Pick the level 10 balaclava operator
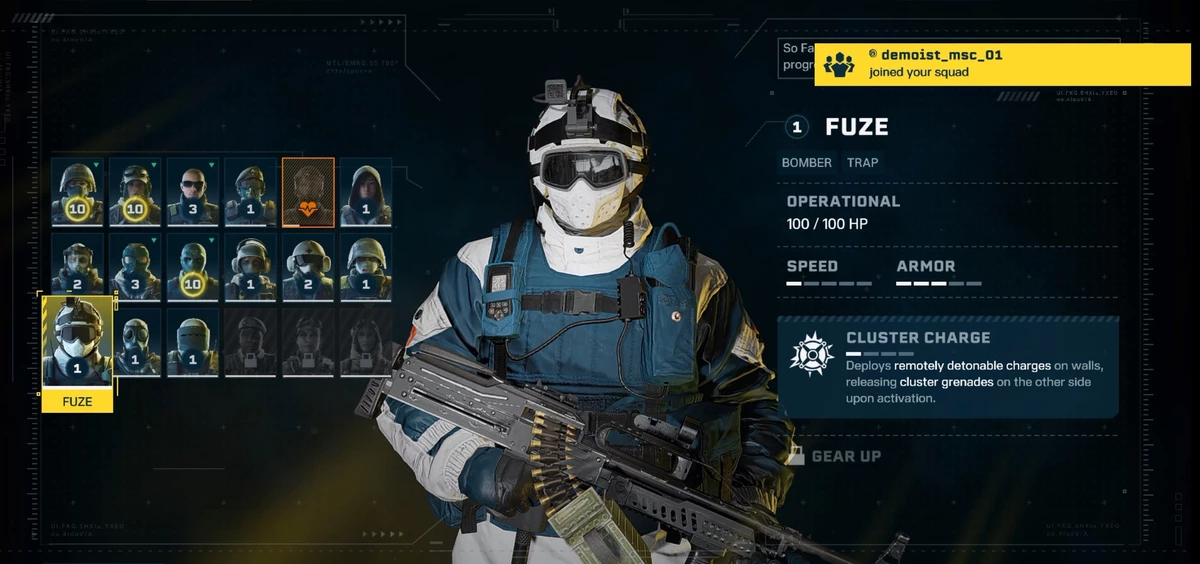 pos(193,267)
